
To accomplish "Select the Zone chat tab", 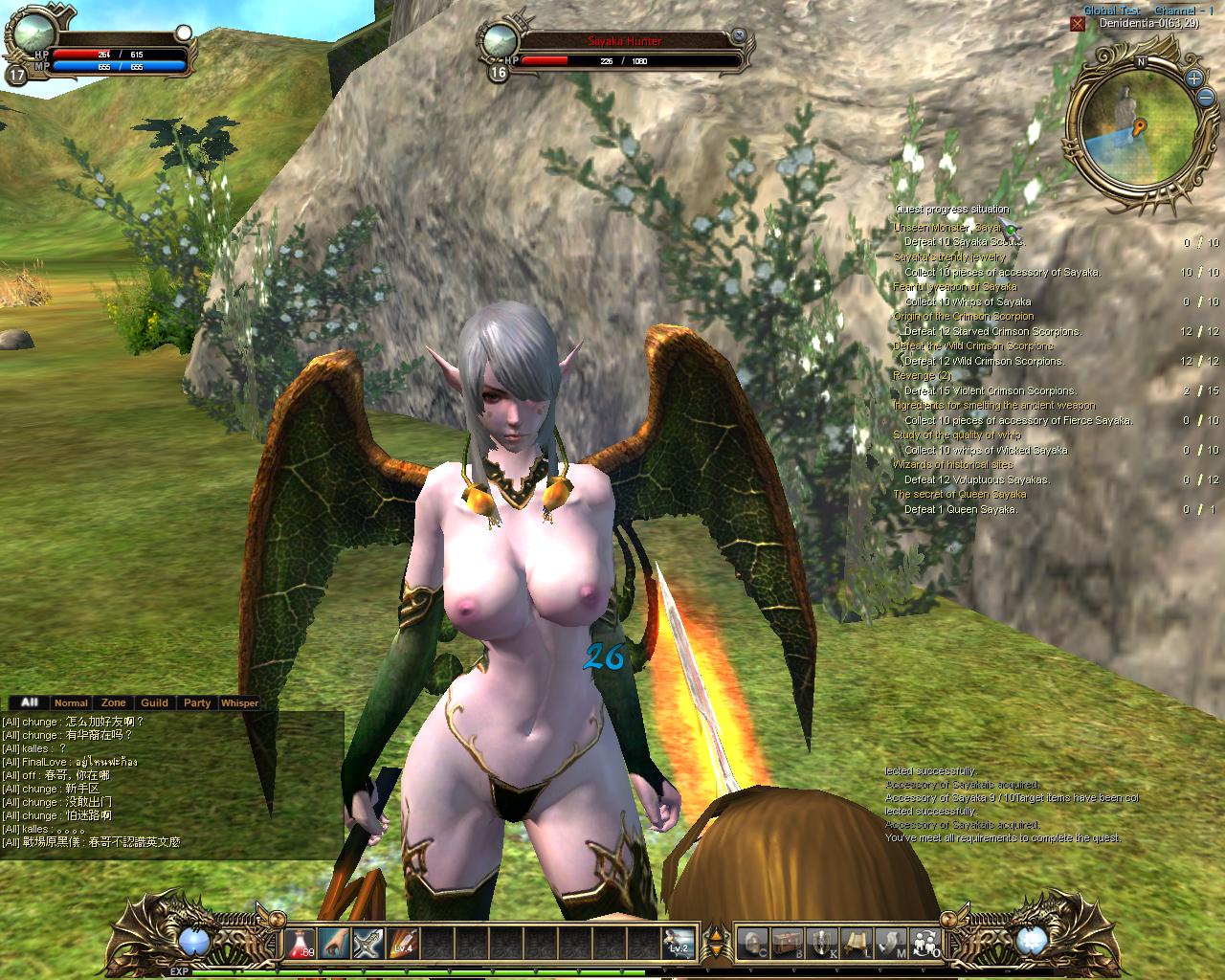I will pos(114,702).
